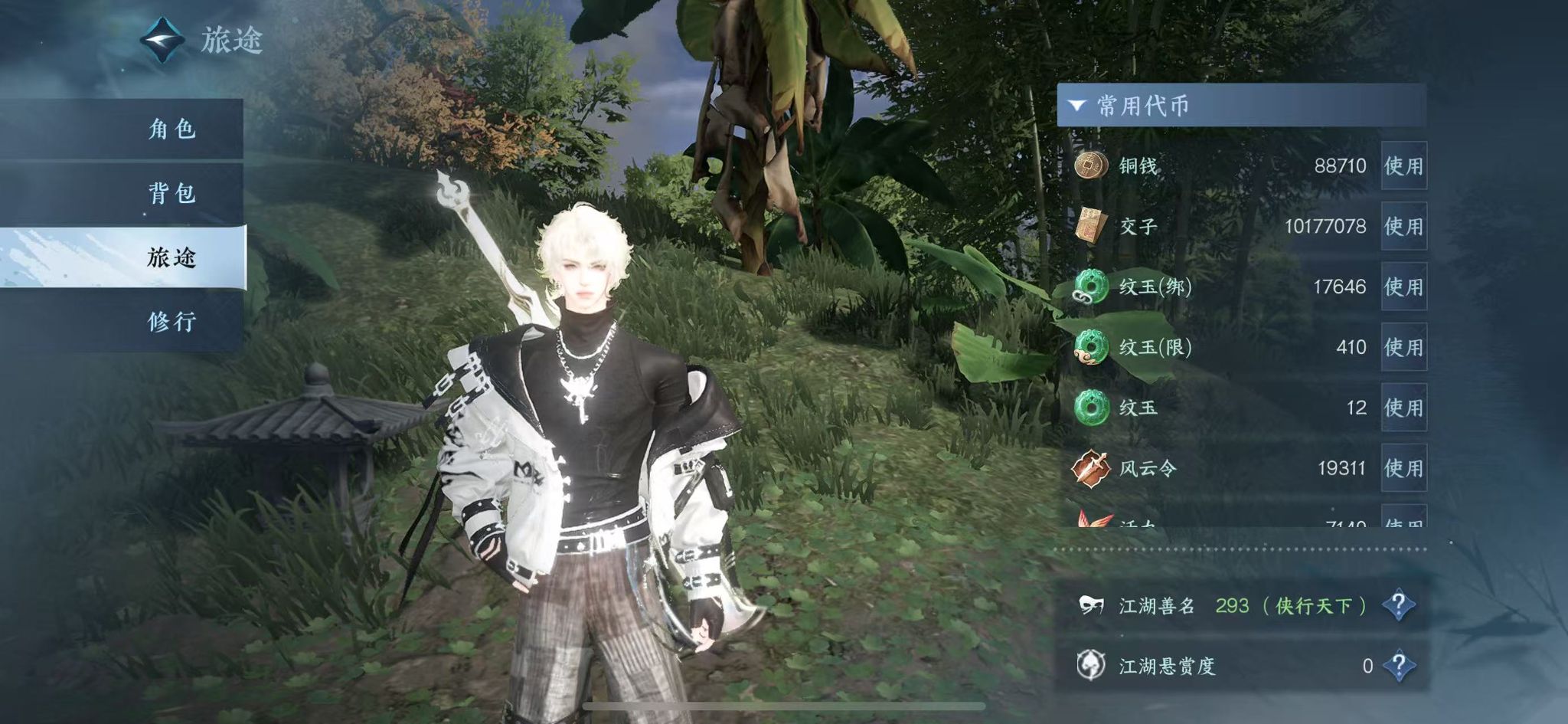Switch to the 角色 tab

pyautogui.click(x=171, y=129)
